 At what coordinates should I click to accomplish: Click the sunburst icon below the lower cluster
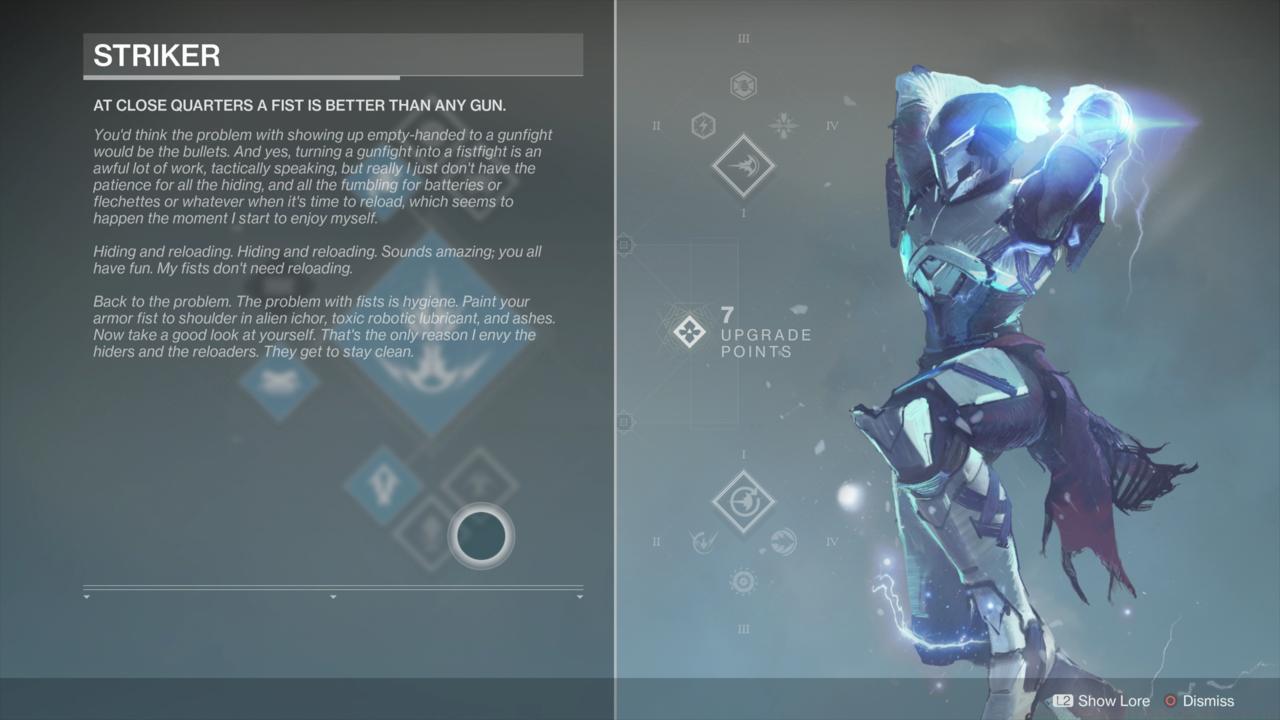743,581
